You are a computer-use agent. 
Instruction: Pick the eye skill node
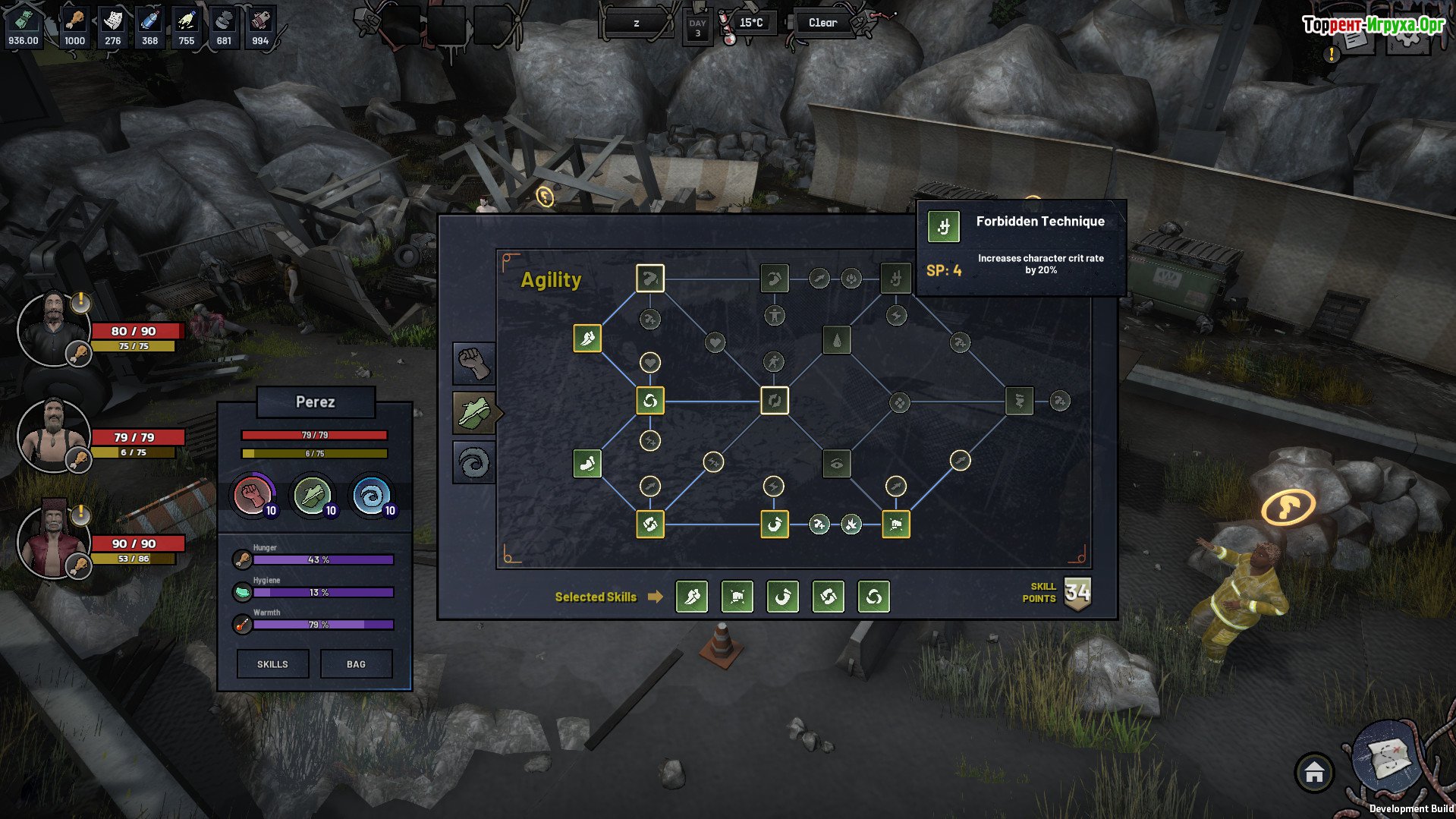pyautogui.click(x=836, y=464)
